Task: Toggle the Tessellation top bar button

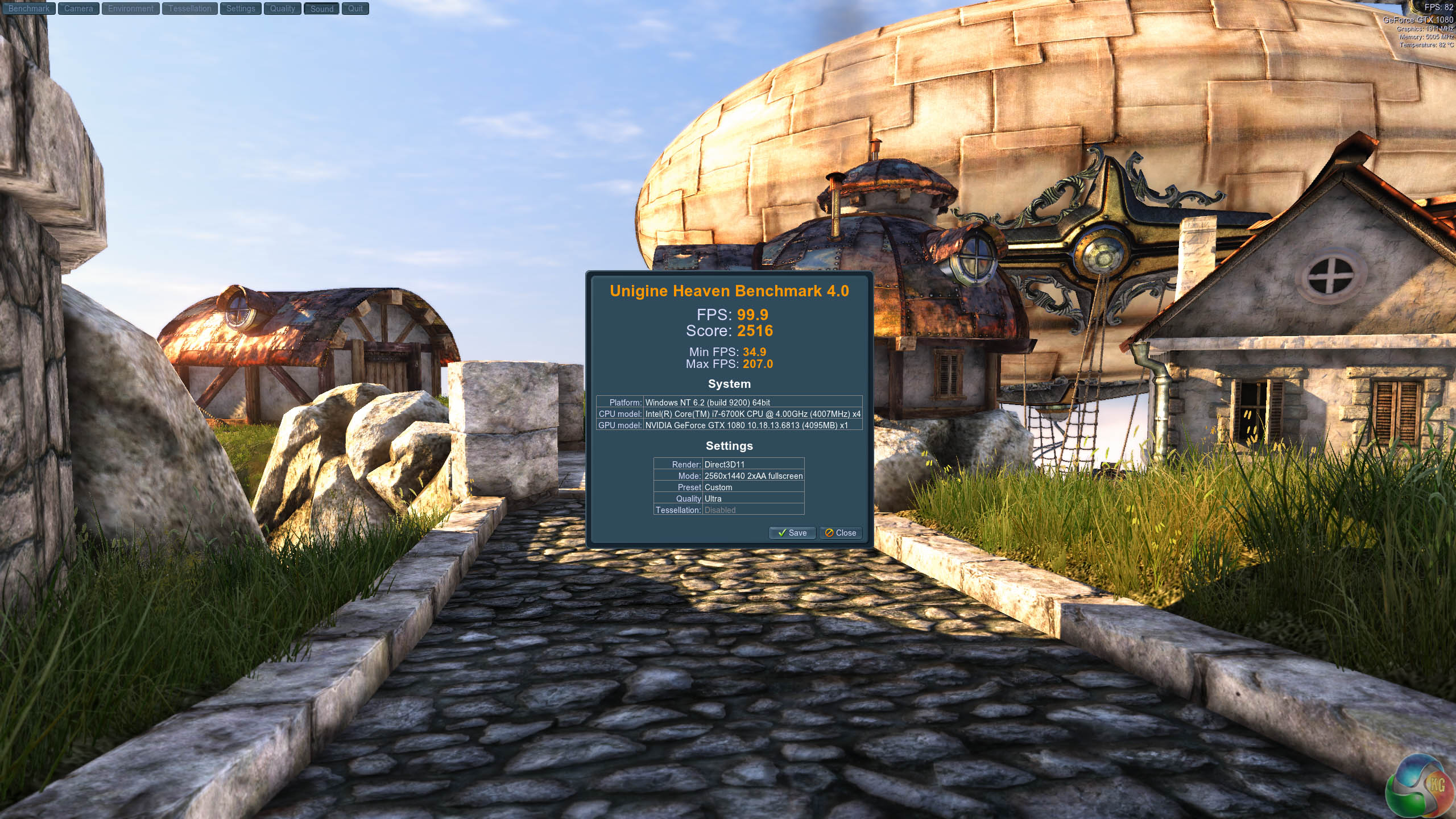Action: (189, 9)
